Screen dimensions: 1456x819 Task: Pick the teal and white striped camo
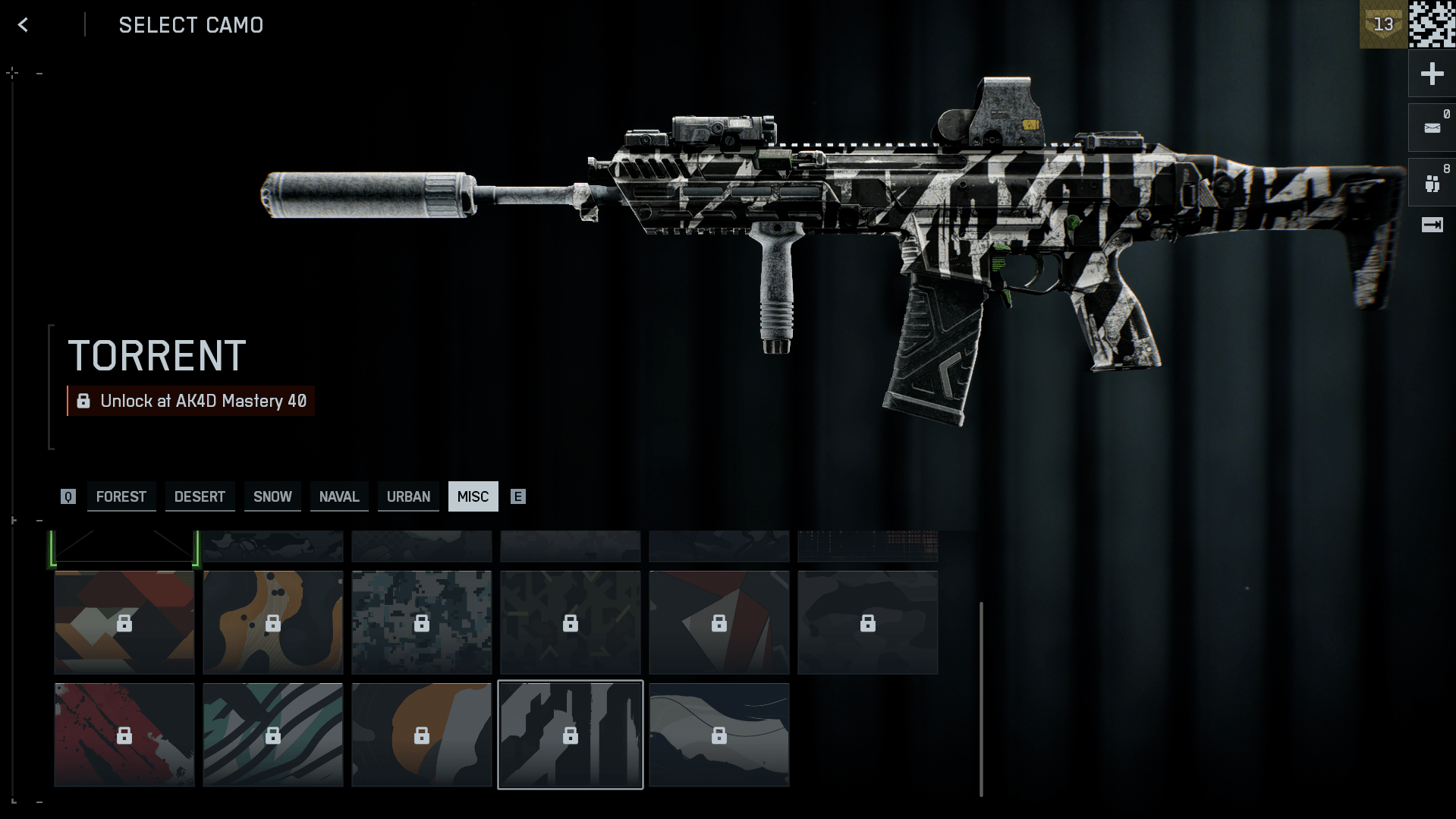(273, 735)
